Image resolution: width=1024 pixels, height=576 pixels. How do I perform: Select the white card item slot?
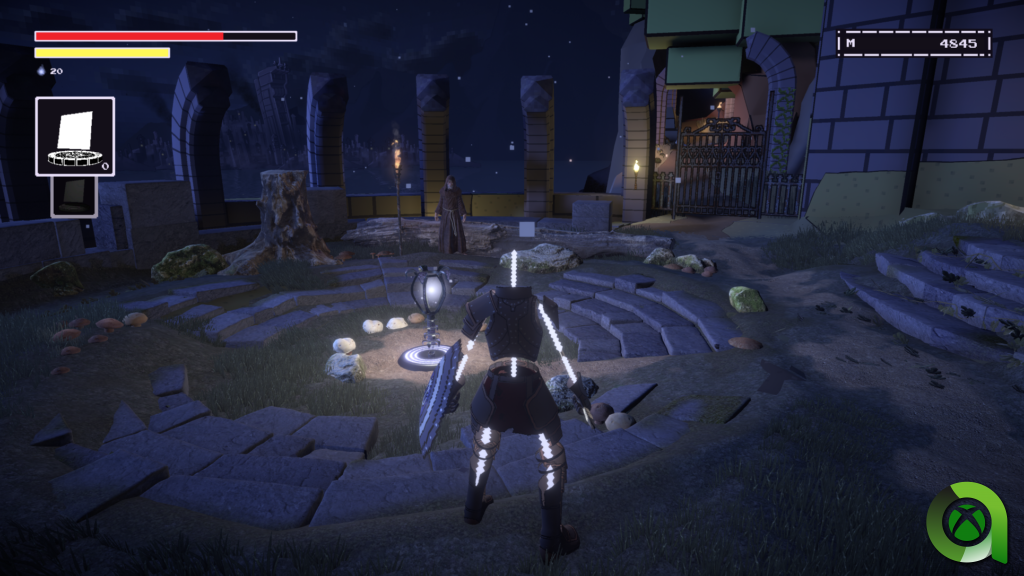75,136
